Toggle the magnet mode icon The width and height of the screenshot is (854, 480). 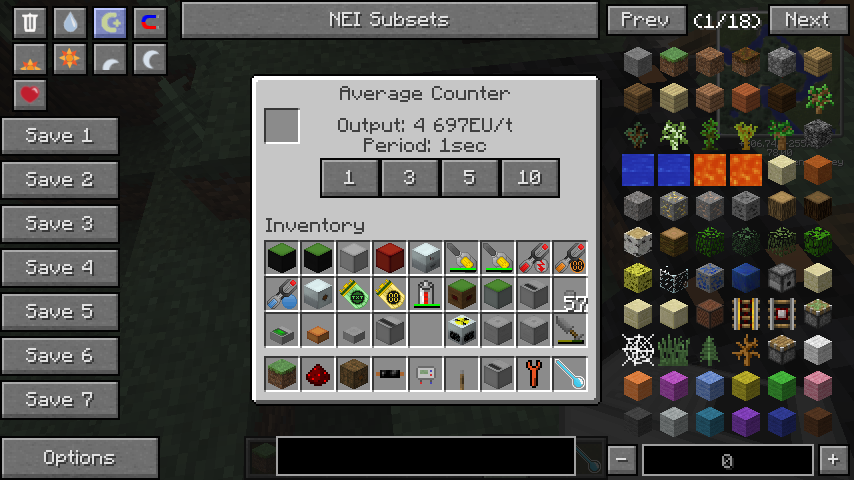tap(149, 22)
